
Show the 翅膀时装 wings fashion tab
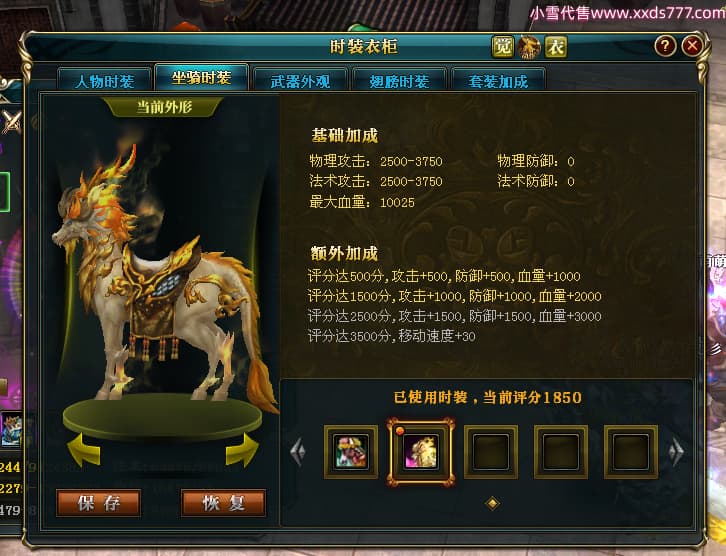pos(398,81)
